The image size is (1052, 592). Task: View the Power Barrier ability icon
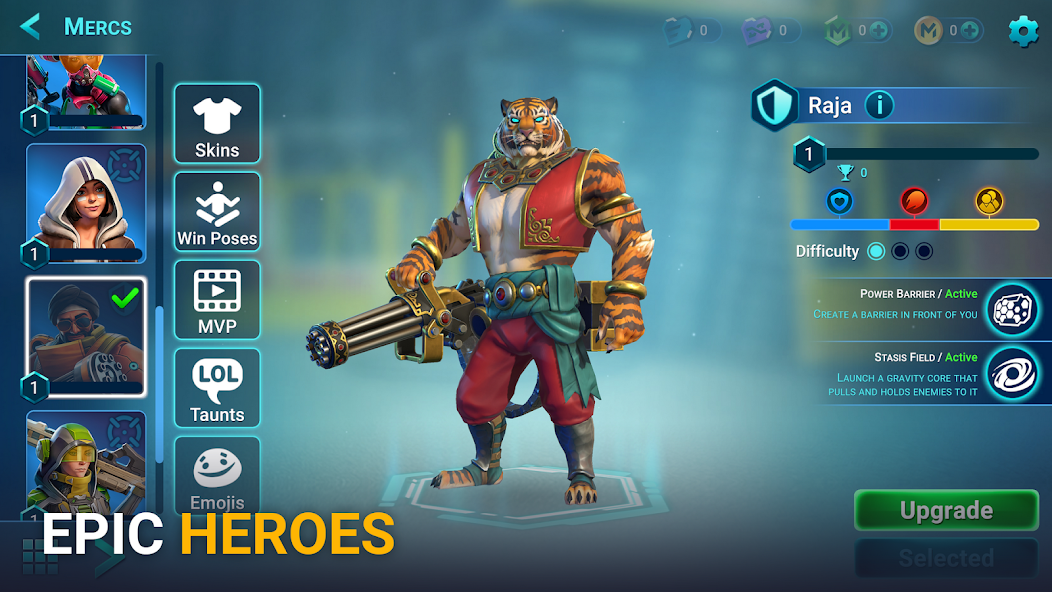1012,309
